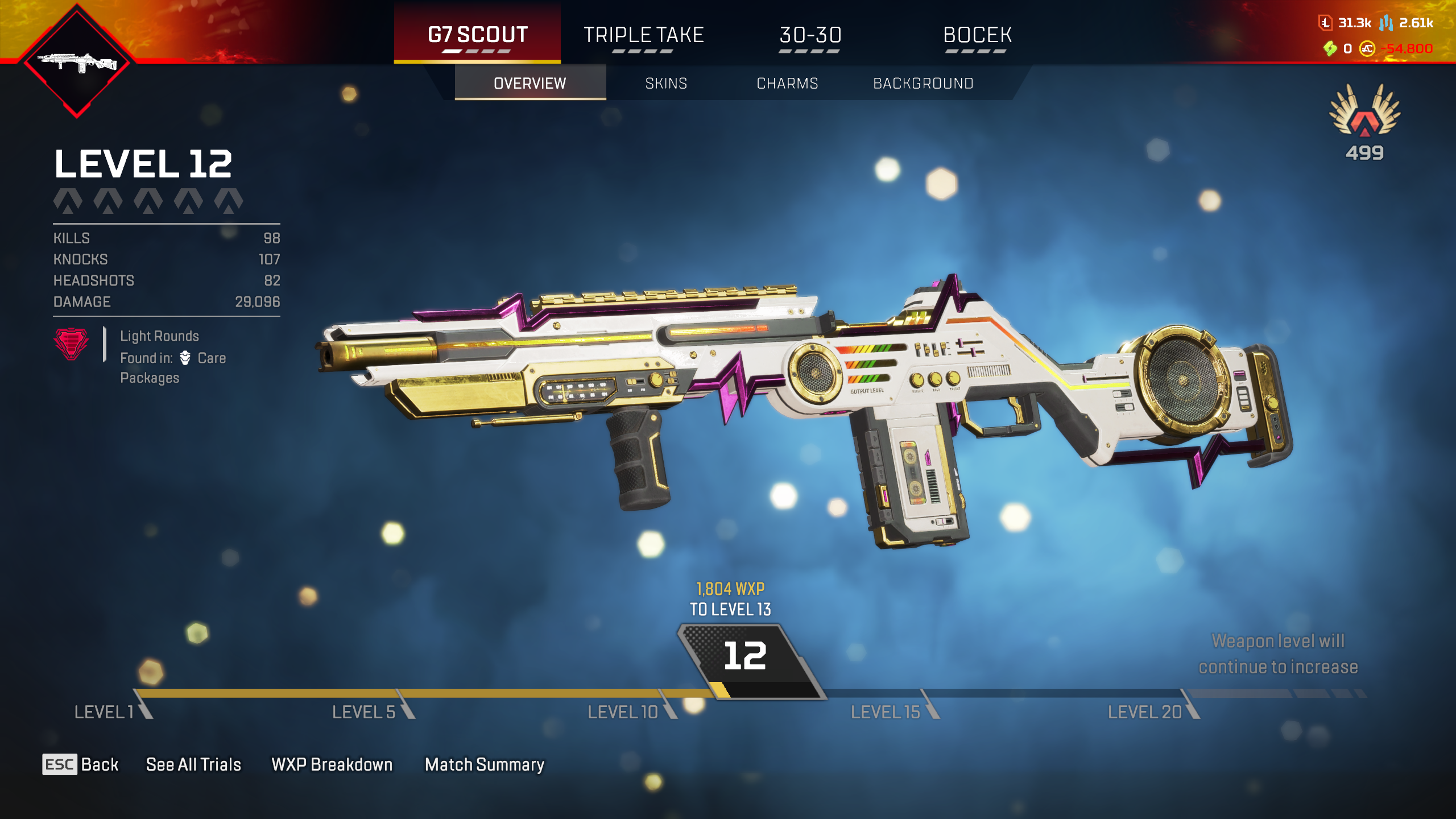Select the G7 Scout weapon tab
The image size is (1456, 819).
tap(477, 35)
